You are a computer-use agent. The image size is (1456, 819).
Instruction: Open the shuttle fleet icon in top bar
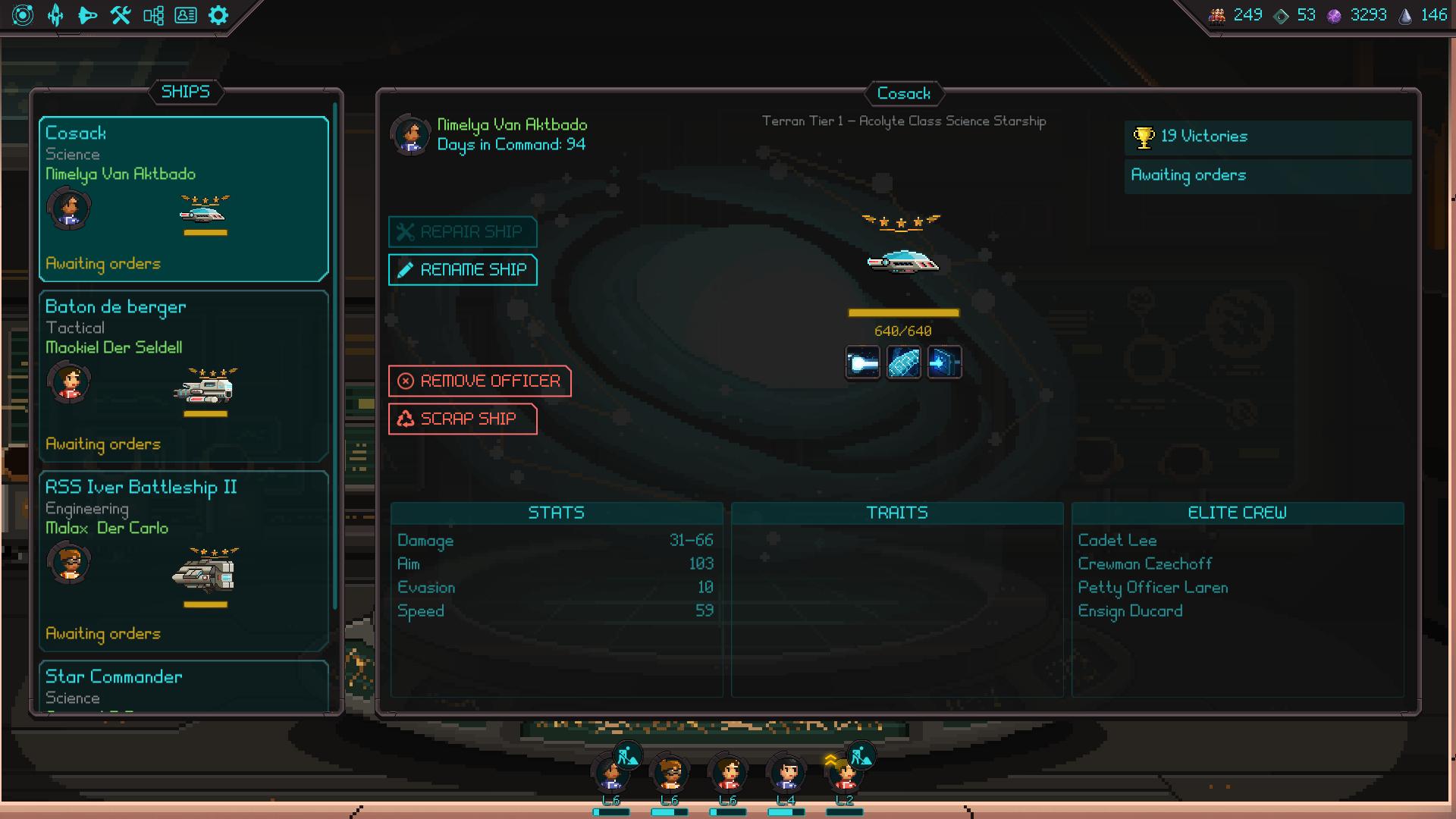pos(88,15)
